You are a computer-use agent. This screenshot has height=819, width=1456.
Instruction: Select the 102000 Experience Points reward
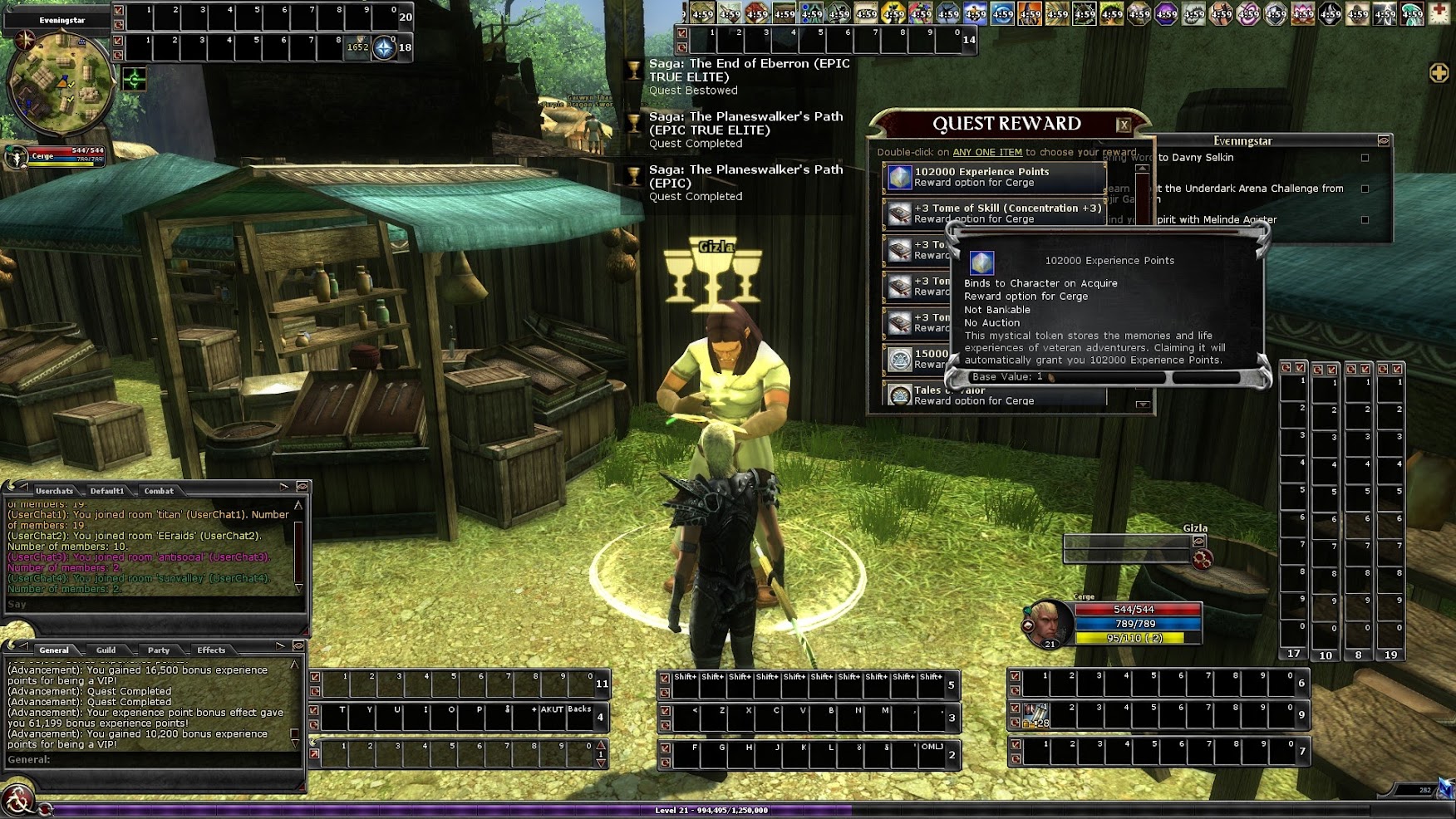tap(994, 177)
